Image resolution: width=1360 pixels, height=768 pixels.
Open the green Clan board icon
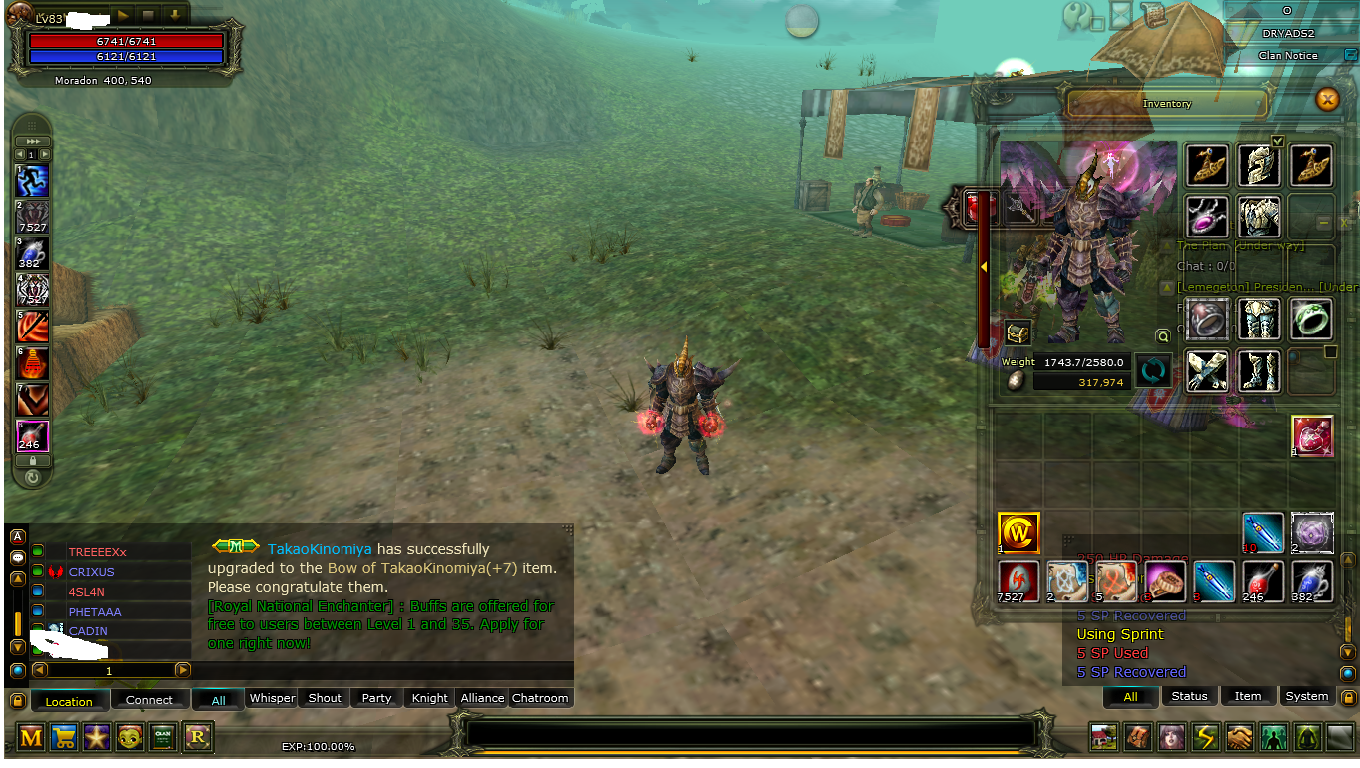tap(163, 737)
